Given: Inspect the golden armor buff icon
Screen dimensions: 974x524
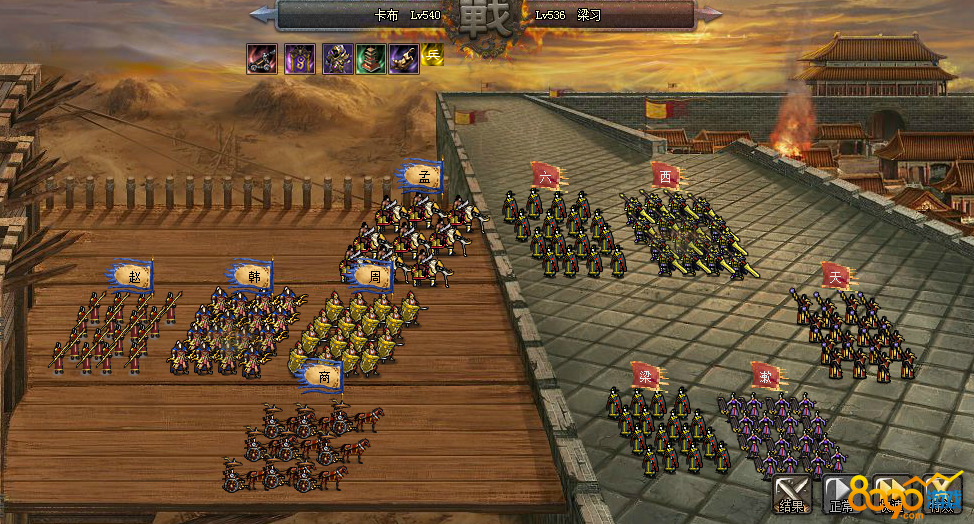Looking at the screenshot, I should point(337,58).
